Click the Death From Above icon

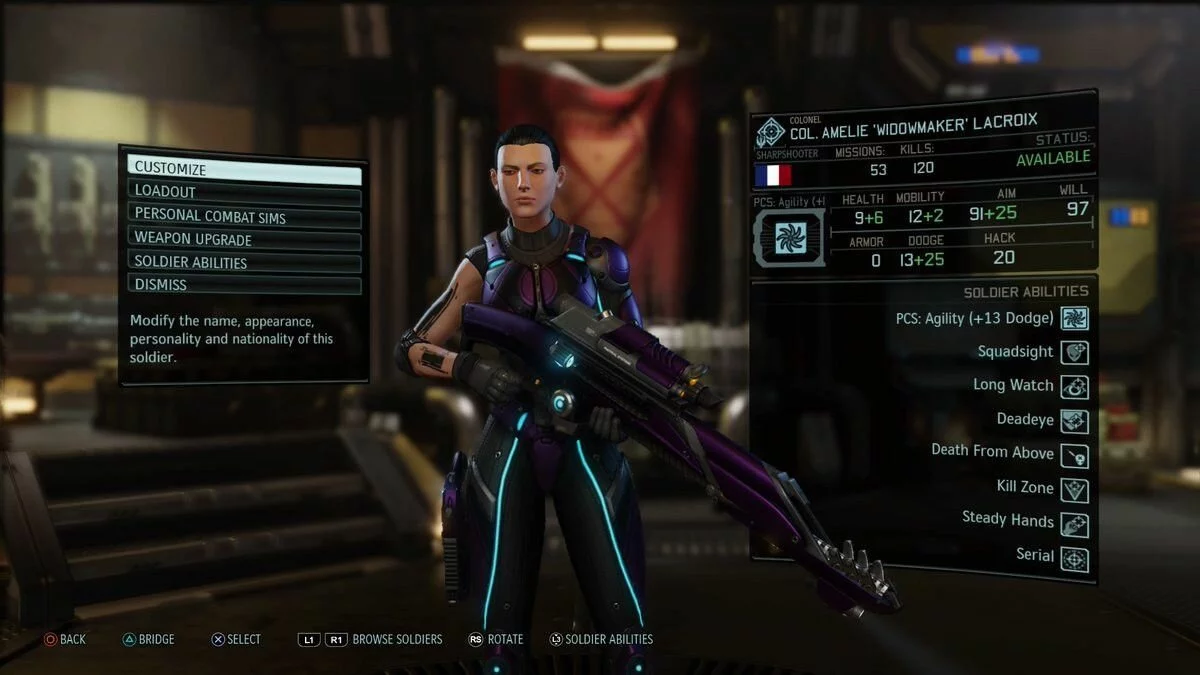[x=1074, y=455]
